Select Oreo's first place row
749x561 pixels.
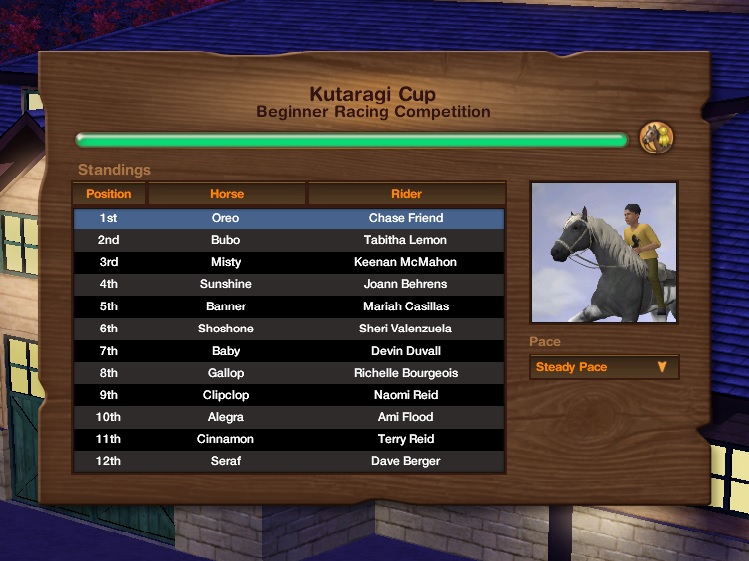pos(289,218)
